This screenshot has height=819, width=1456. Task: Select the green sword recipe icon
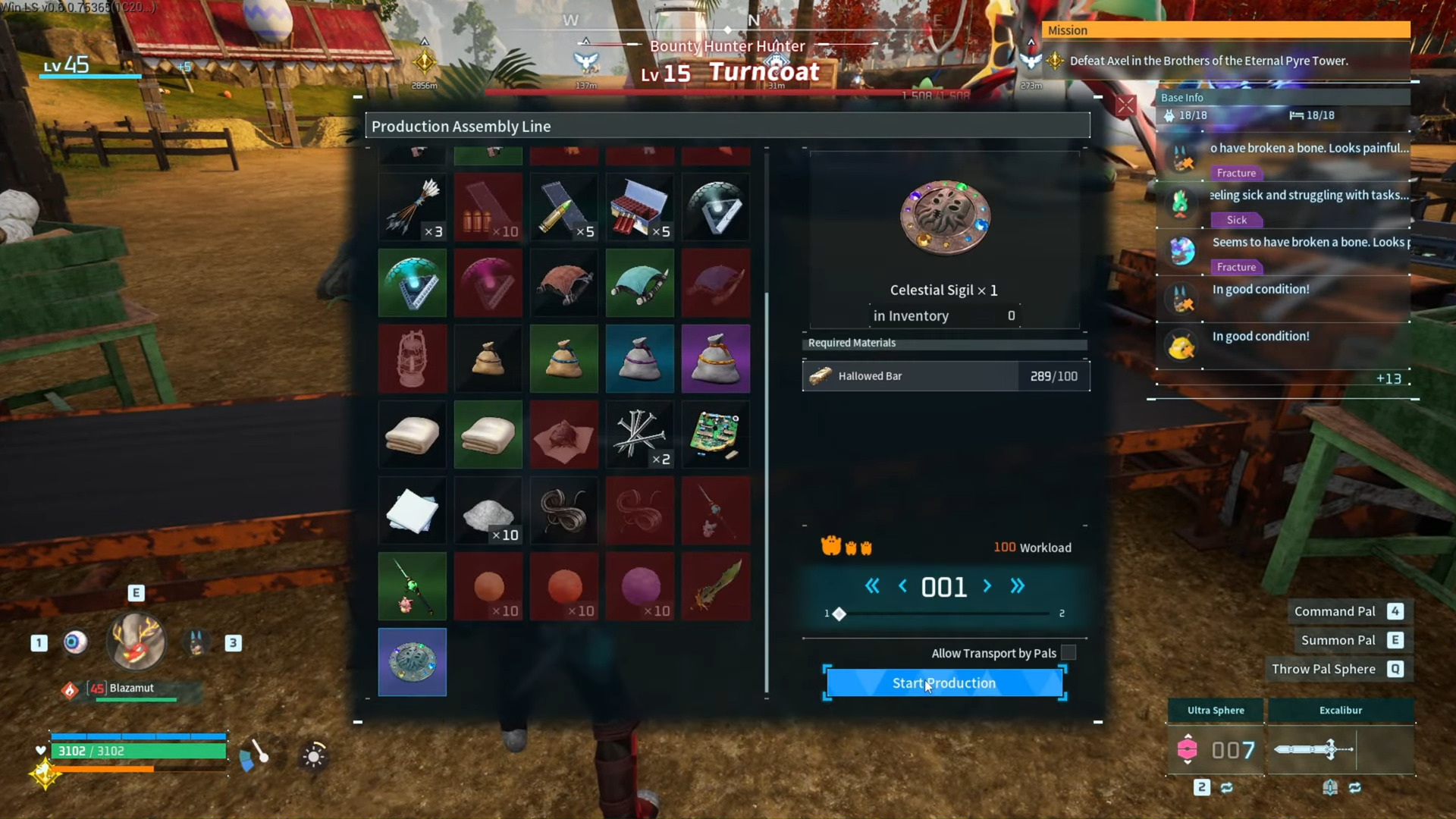[715, 586]
